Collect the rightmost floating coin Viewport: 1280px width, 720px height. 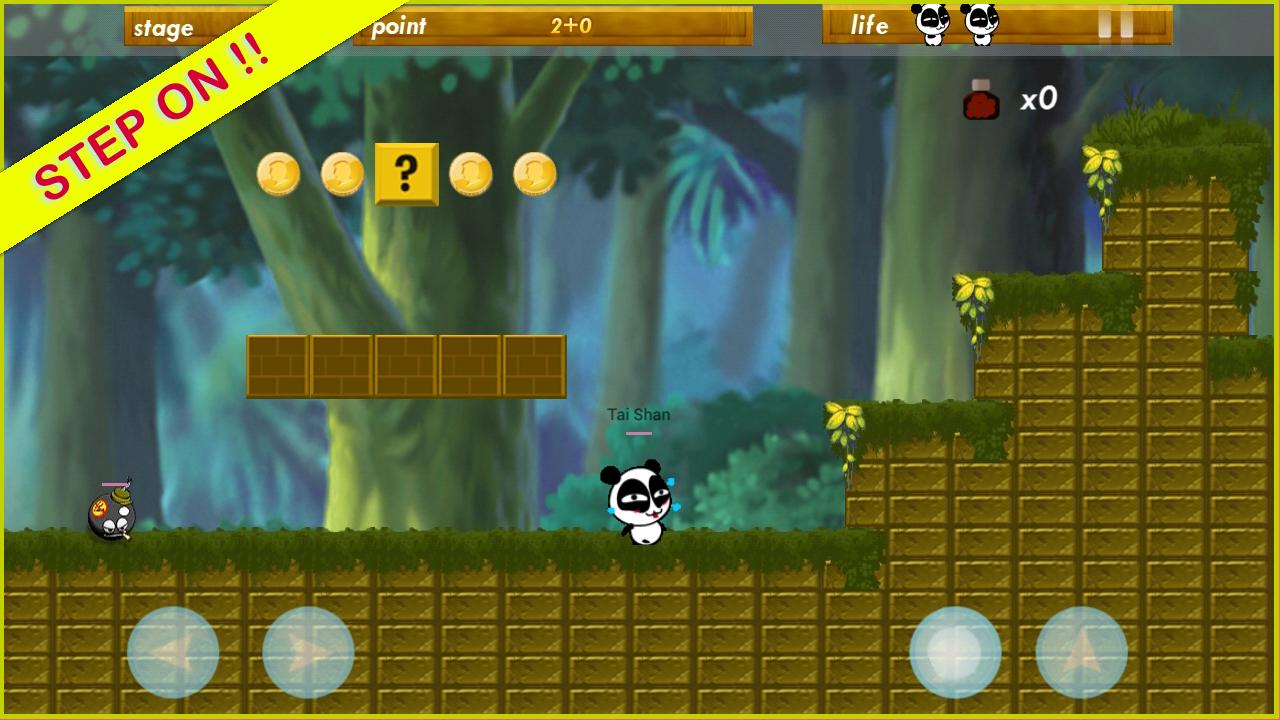coord(535,172)
